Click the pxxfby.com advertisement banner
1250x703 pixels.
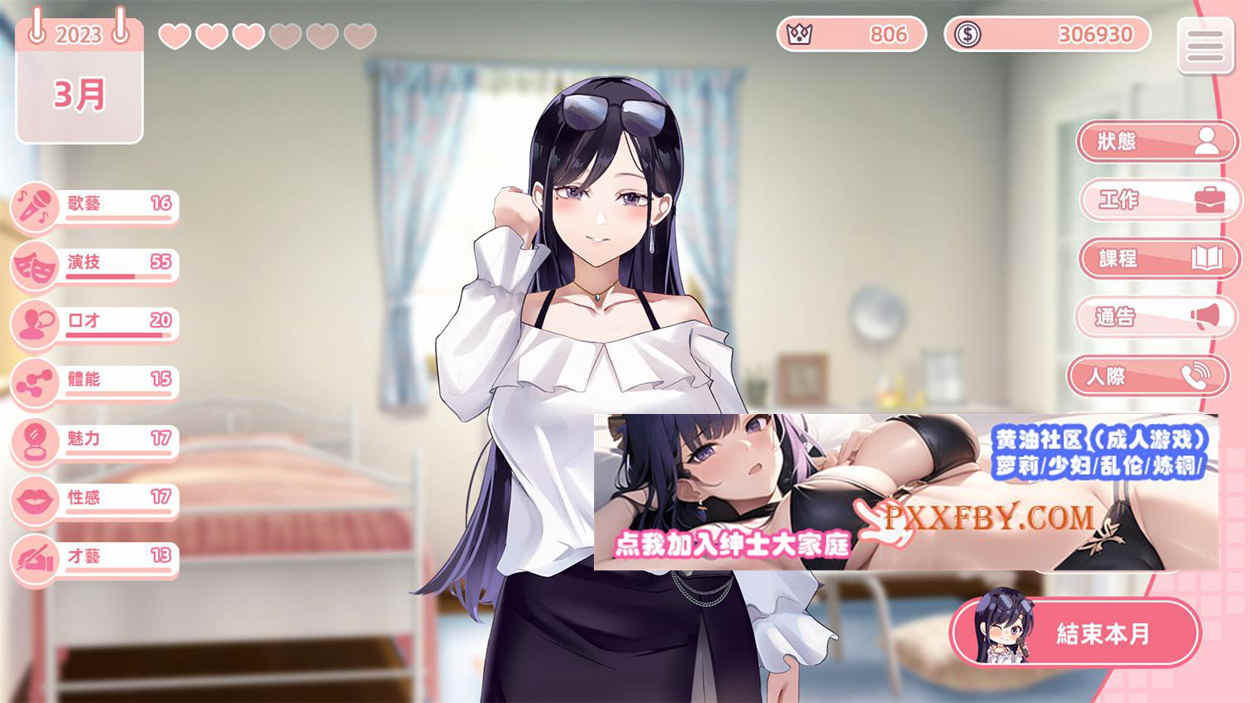pyautogui.click(x=905, y=492)
